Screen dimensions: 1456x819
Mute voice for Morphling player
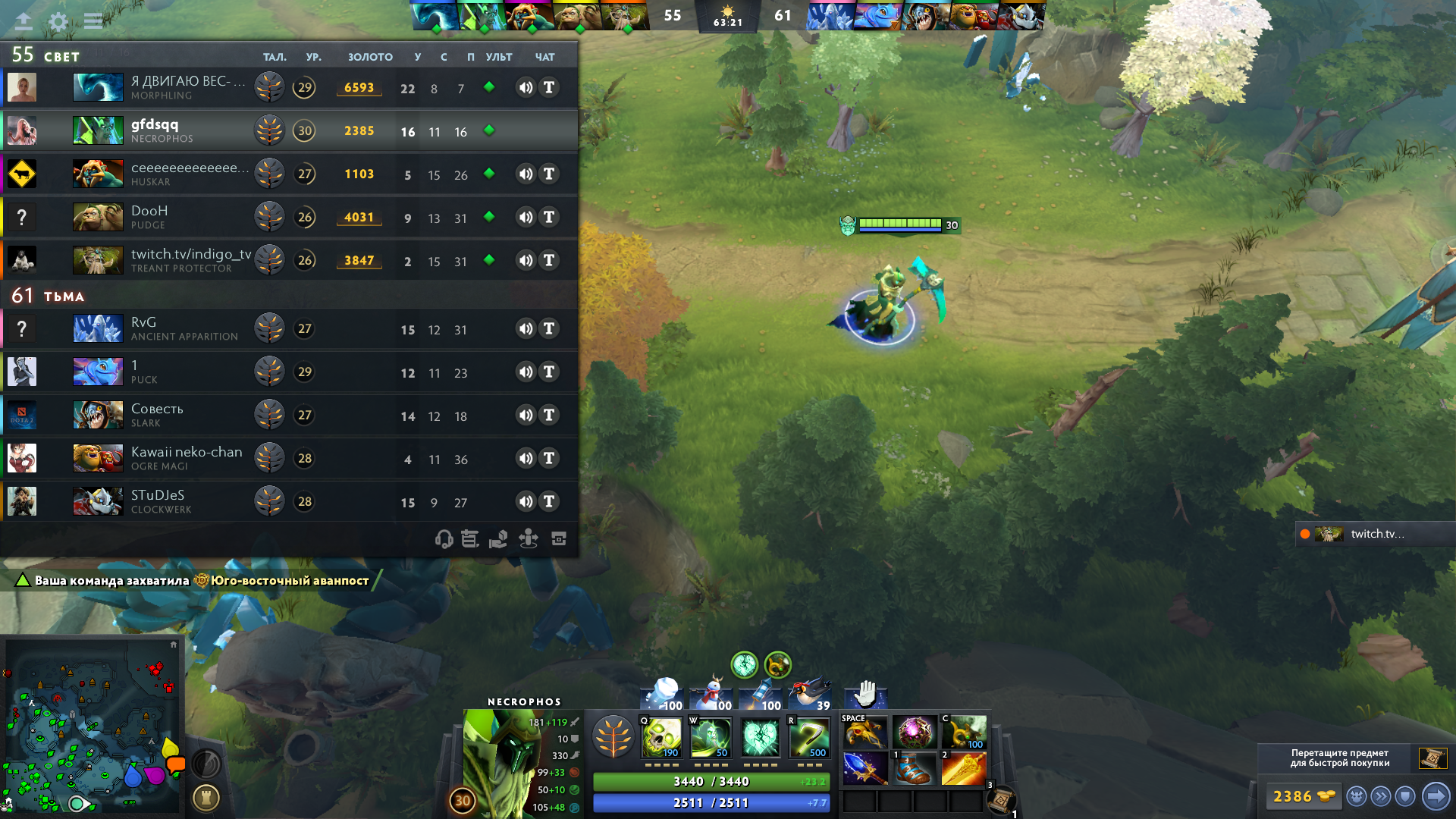click(x=526, y=87)
